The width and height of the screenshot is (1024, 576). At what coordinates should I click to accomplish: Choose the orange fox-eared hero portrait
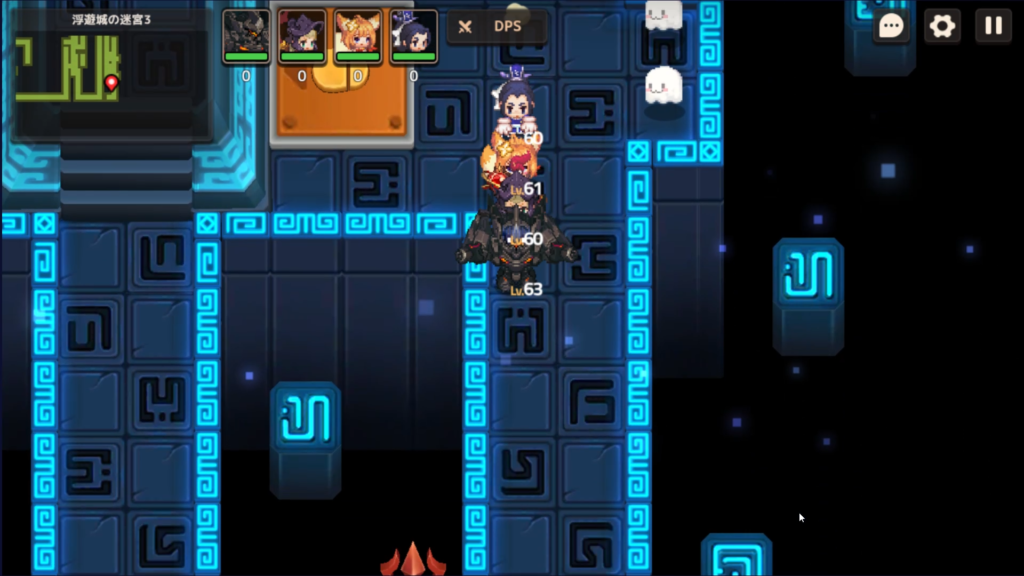coord(358,35)
